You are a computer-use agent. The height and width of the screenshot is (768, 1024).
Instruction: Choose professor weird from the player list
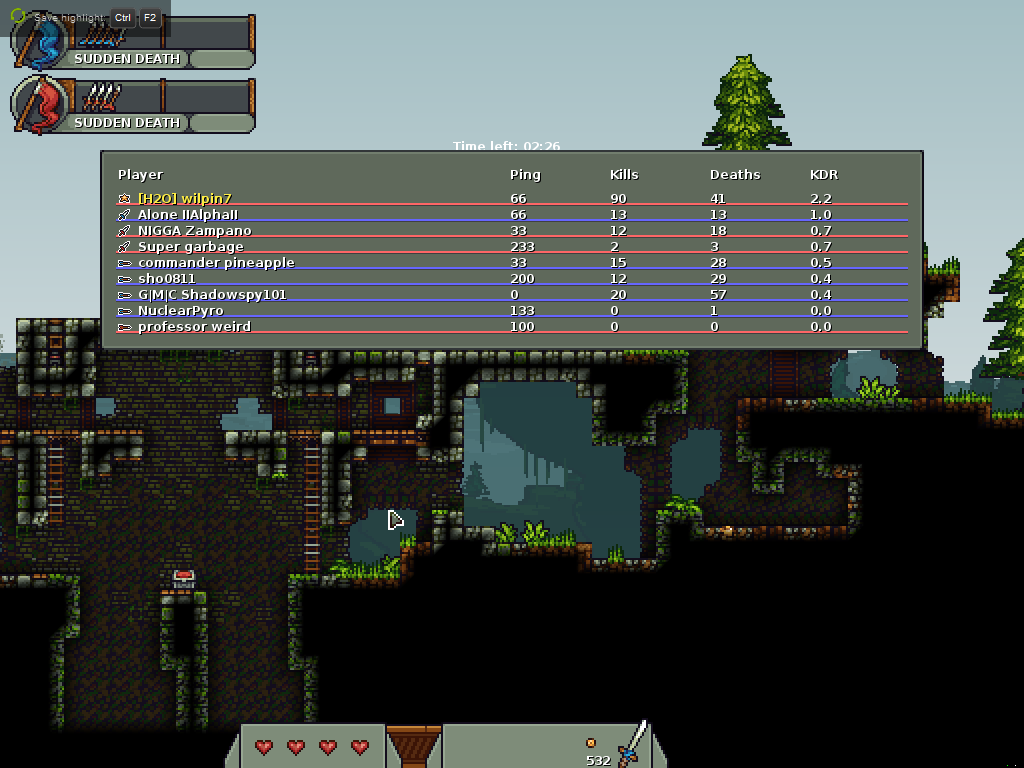pos(194,327)
